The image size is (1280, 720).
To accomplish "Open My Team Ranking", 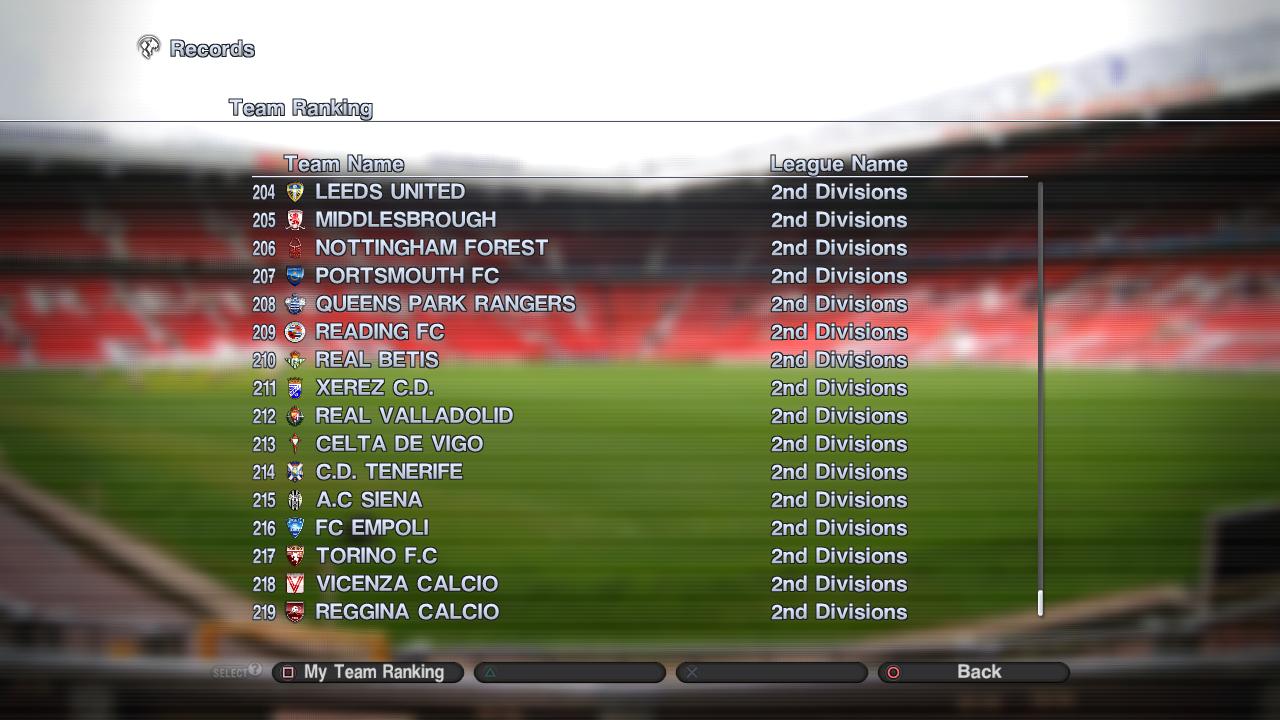I will 367,672.
